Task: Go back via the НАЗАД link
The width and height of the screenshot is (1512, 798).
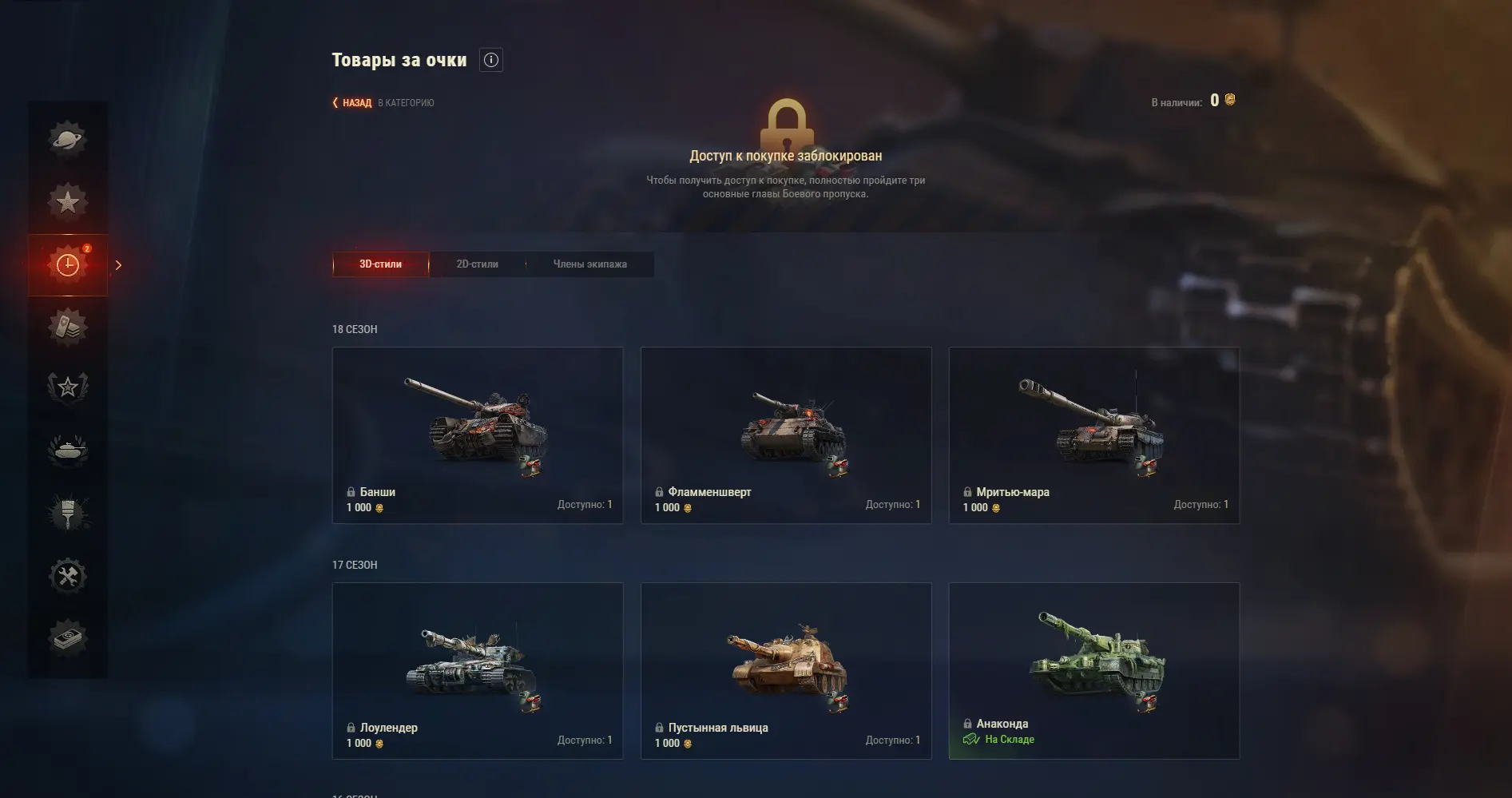Action: coord(352,103)
